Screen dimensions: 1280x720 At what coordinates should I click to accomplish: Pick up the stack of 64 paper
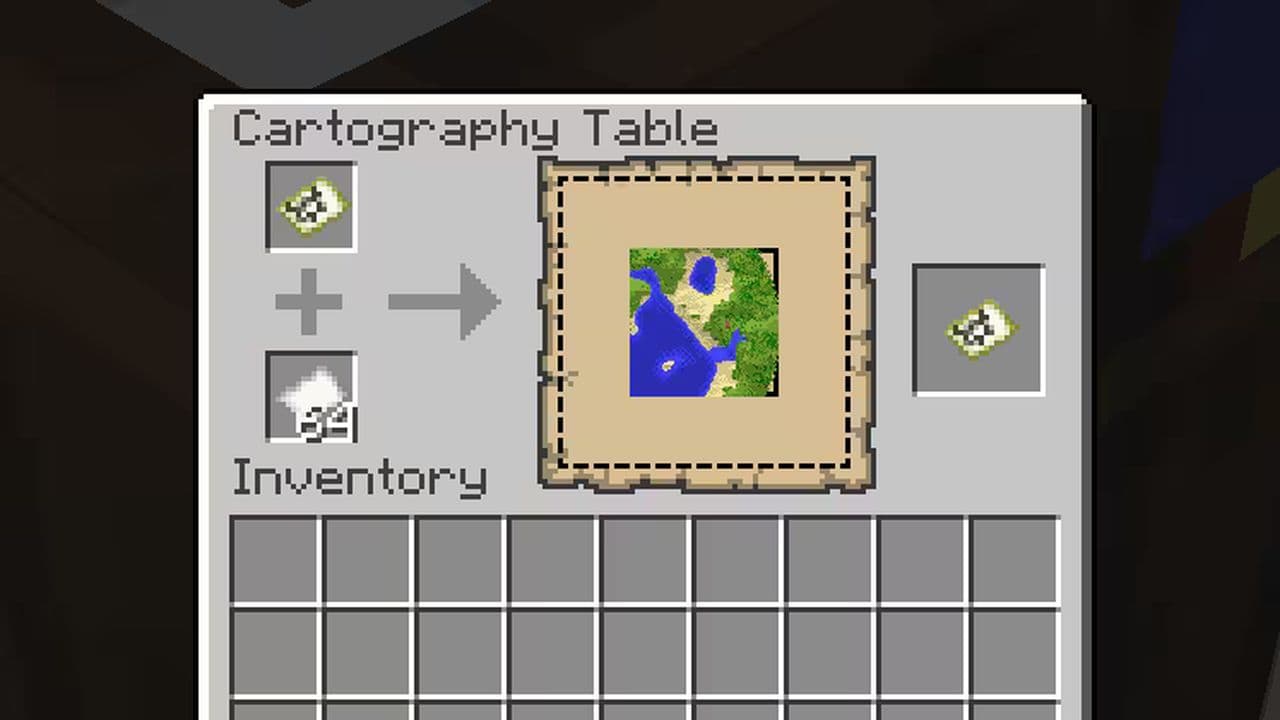point(310,397)
